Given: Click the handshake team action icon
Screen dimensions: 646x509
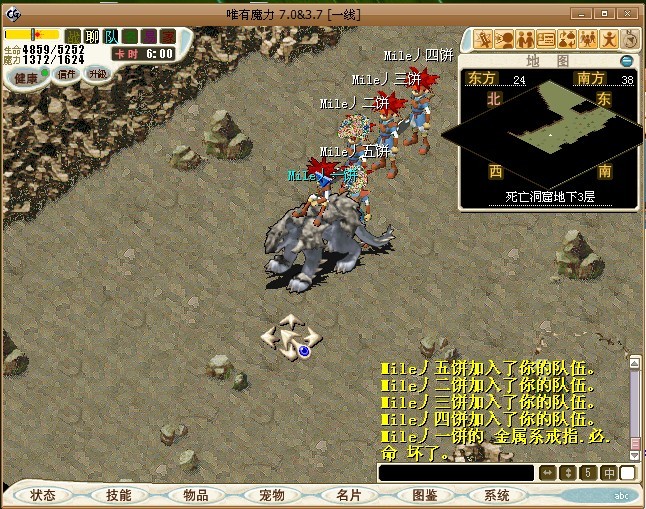Looking at the screenshot, I should 525,40.
